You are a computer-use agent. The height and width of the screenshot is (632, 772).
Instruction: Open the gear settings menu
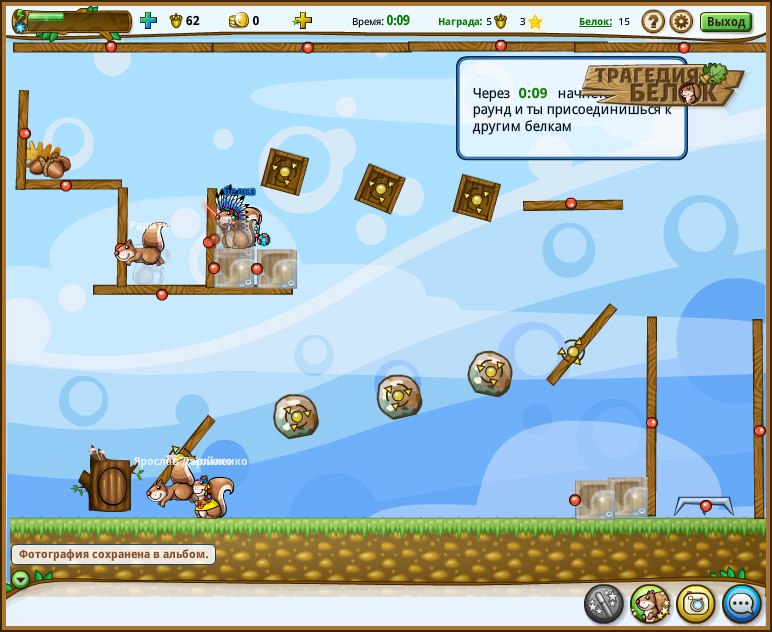[x=681, y=21]
